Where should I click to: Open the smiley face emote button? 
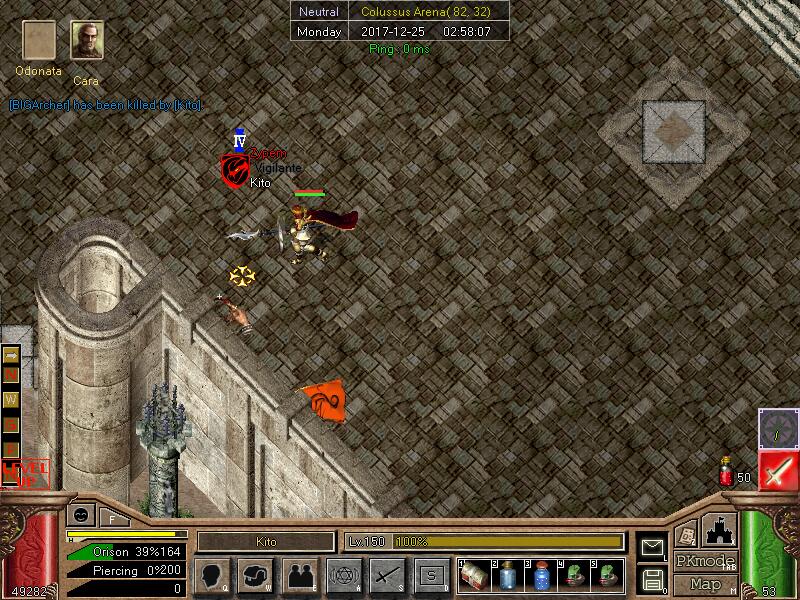pyautogui.click(x=79, y=516)
